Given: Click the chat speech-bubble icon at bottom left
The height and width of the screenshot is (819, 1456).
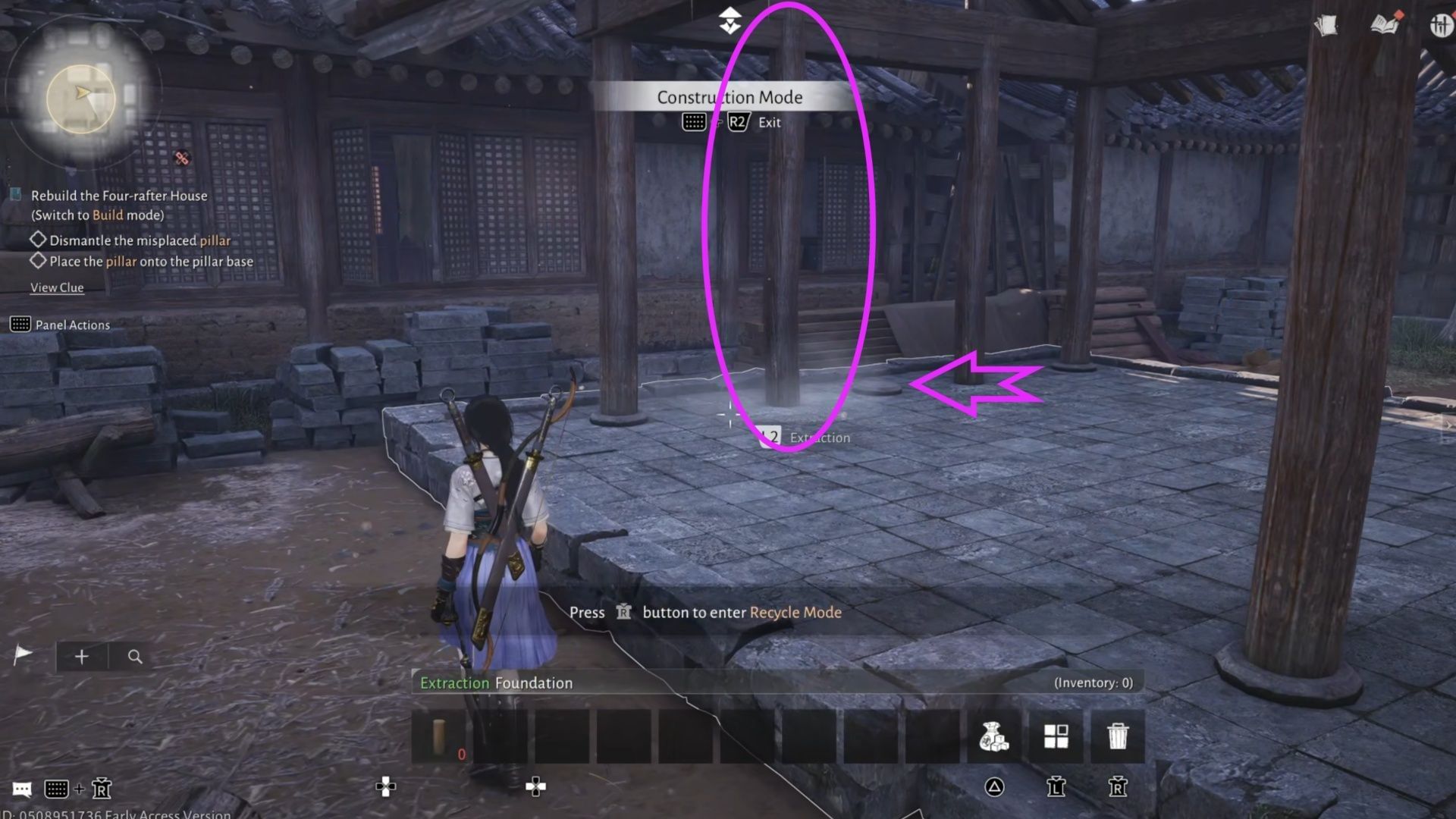Looking at the screenshot, I should [x=21, y=789].
